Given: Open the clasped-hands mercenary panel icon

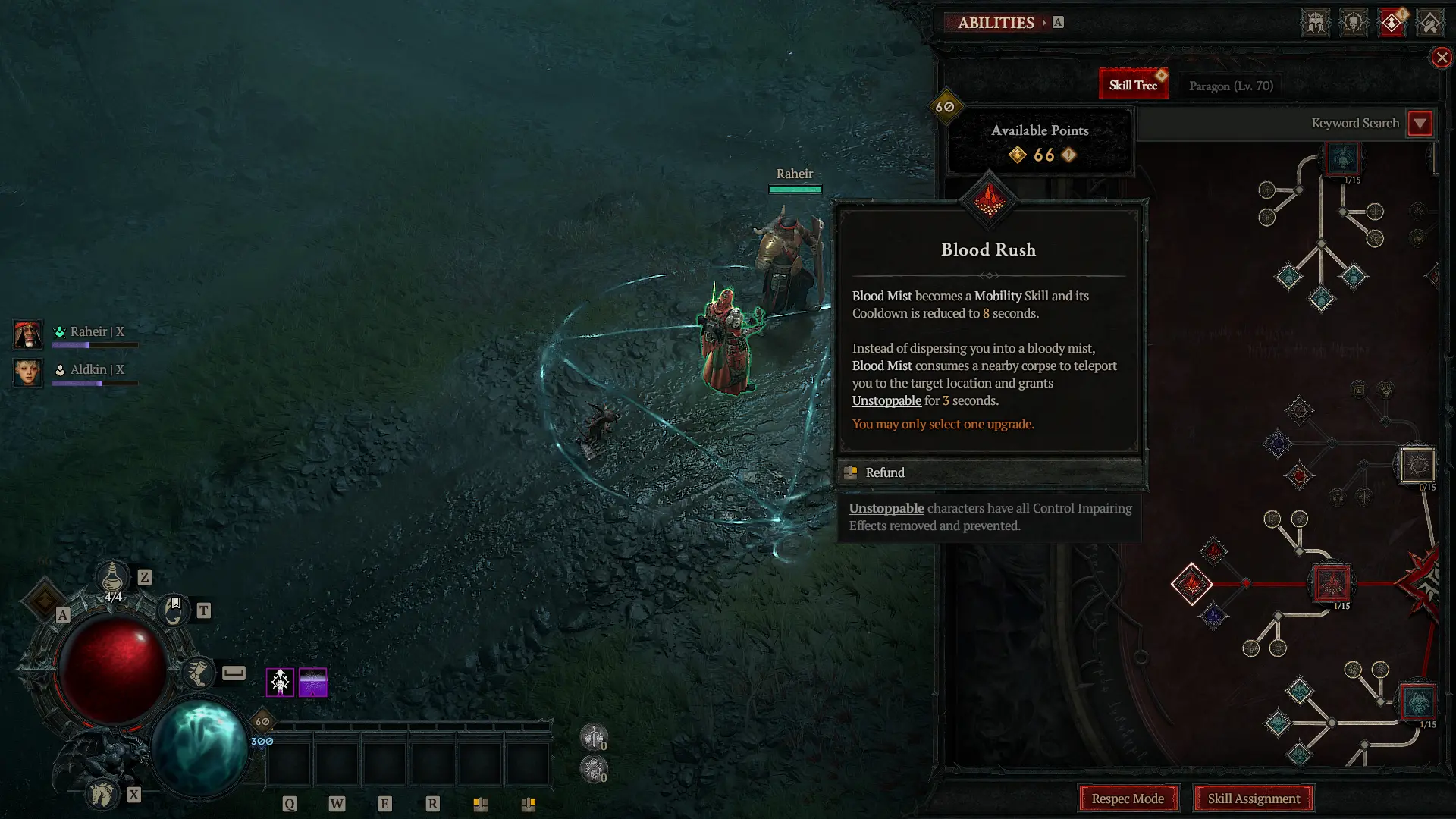Looking at the screenshot, I should [1430, 21].
